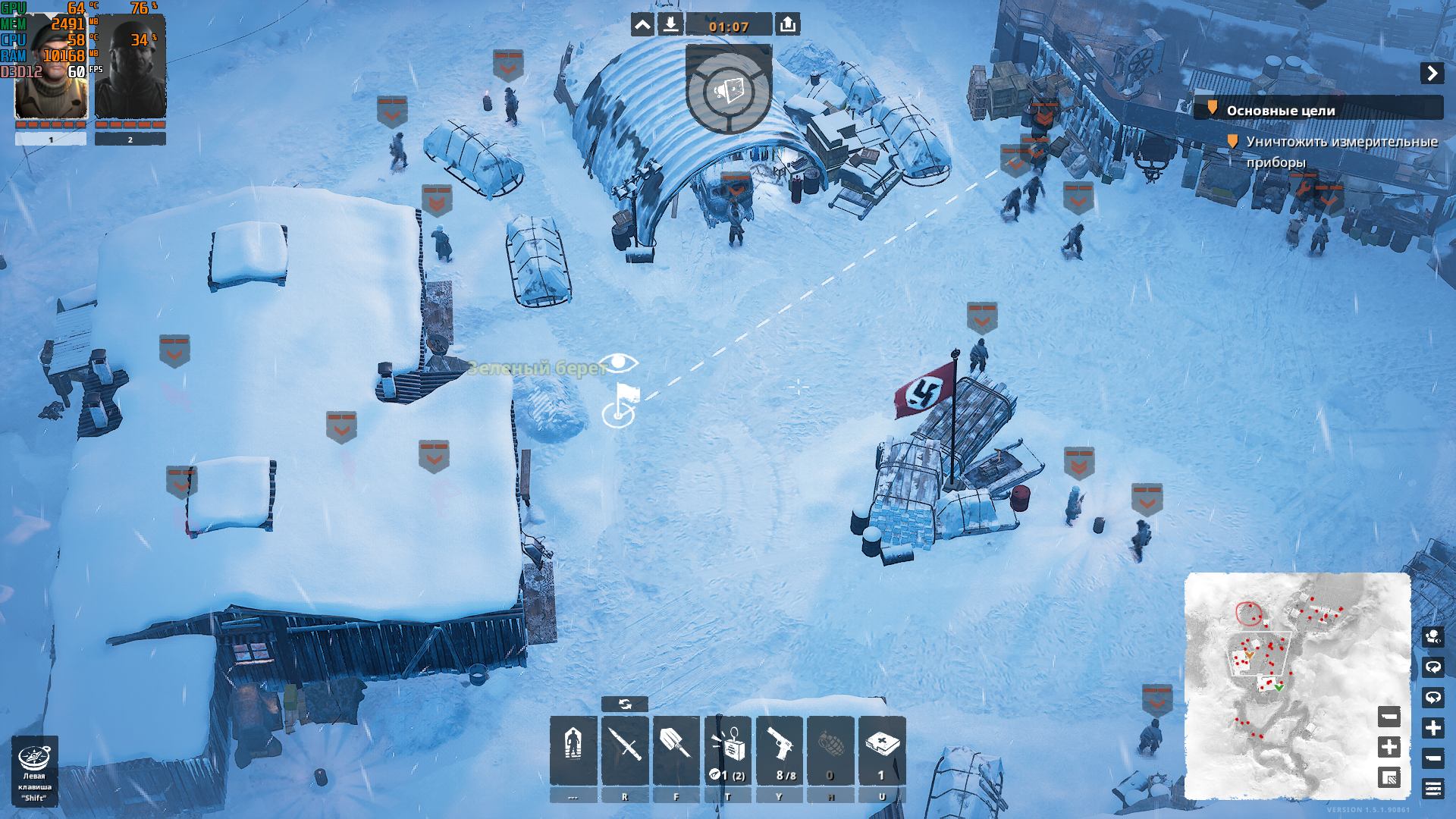The image size is (1456, 819).
Task: Toggle the soldier stance slot in the hotbar
Action: click(x=573, y=749)
